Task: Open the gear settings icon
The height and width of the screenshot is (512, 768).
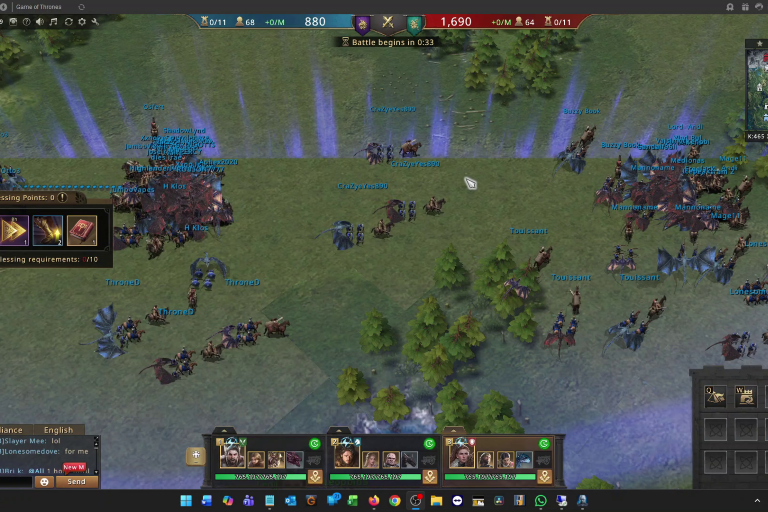Action: [82, 22]
